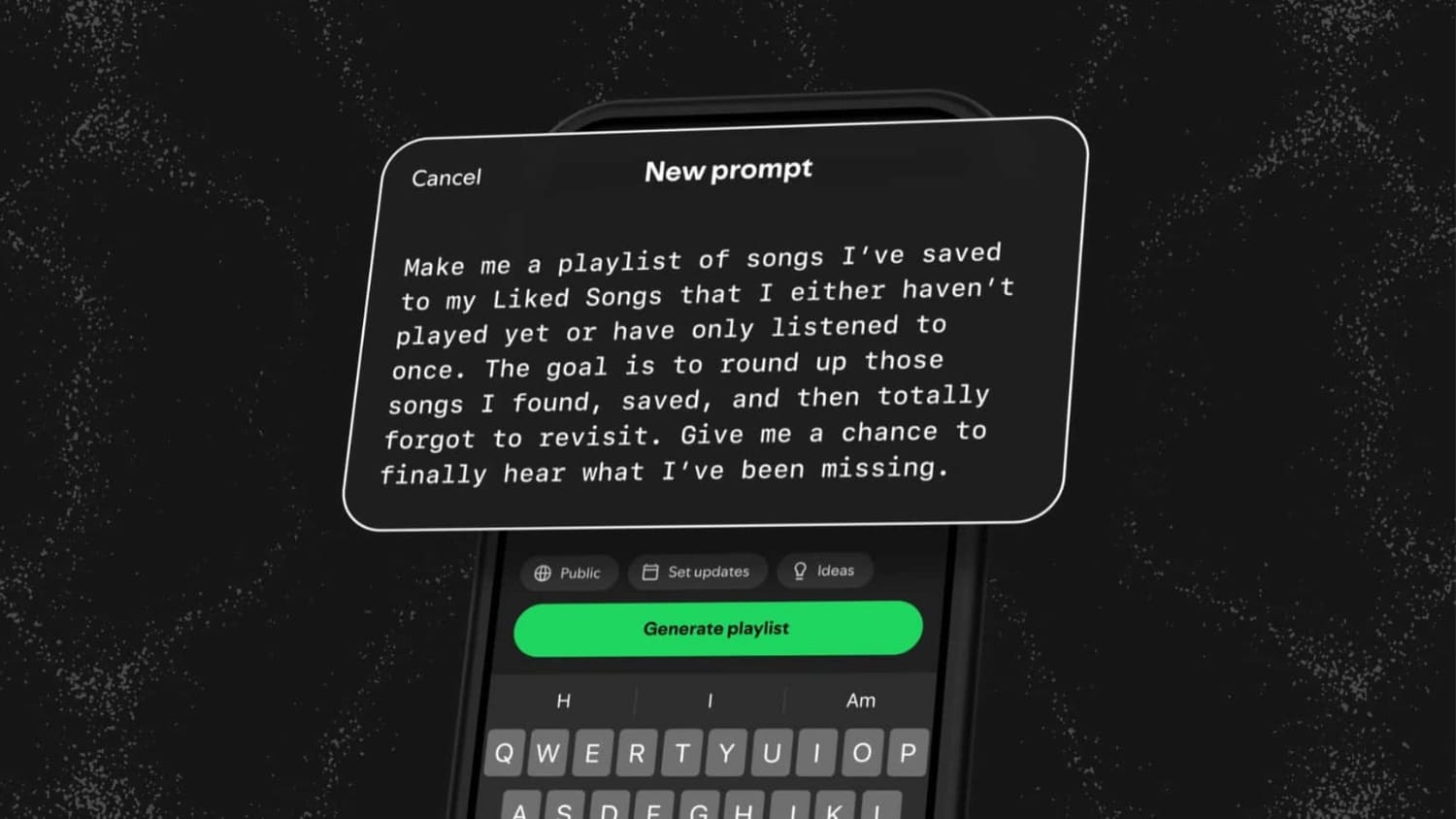Open Ideas via the lightbulb icon
This screenshot has height=819, width=1456.
click(x=802, y=570)
